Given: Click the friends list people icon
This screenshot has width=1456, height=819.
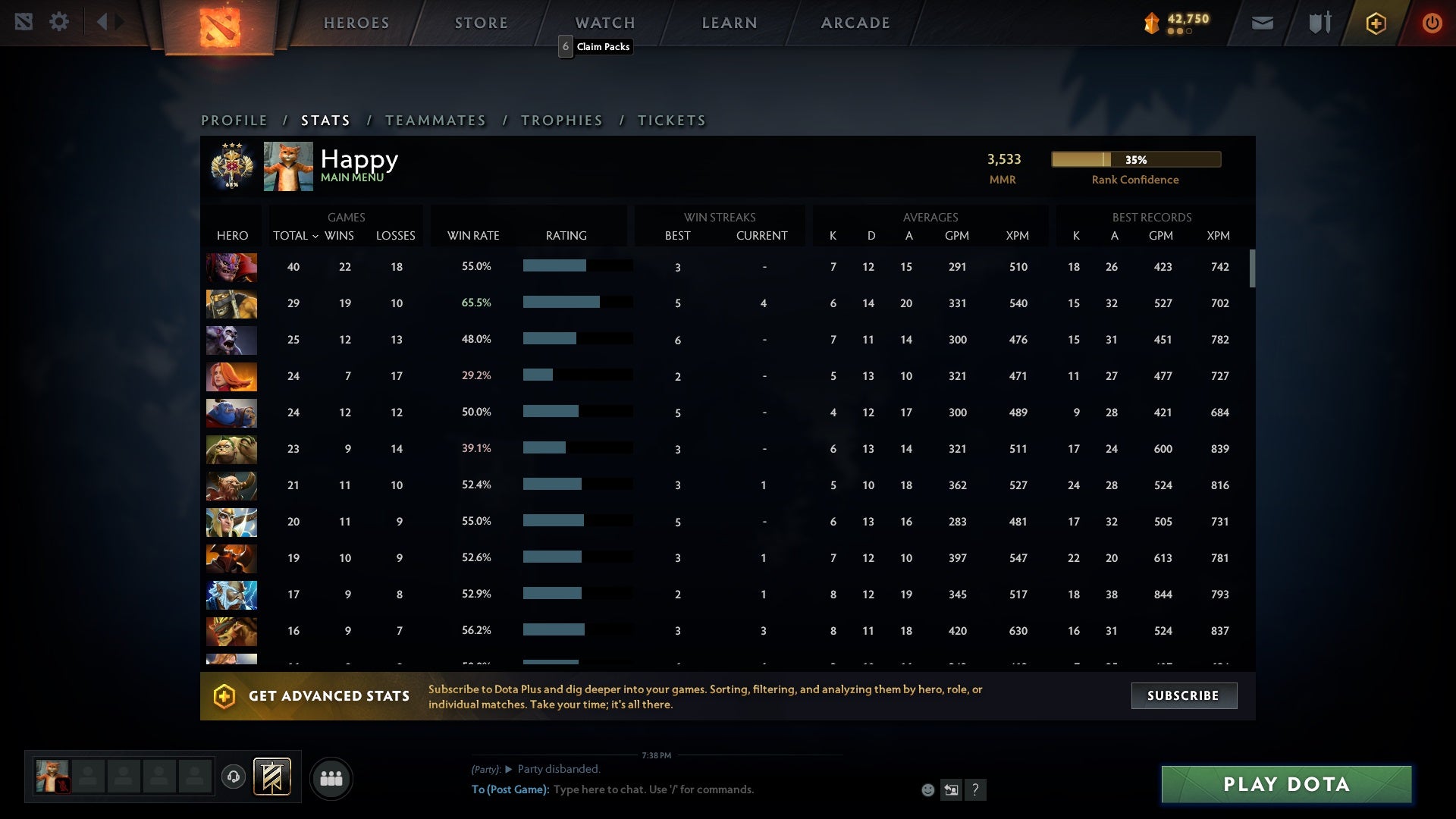Looking at the screenshot, I should click(331, 778).
